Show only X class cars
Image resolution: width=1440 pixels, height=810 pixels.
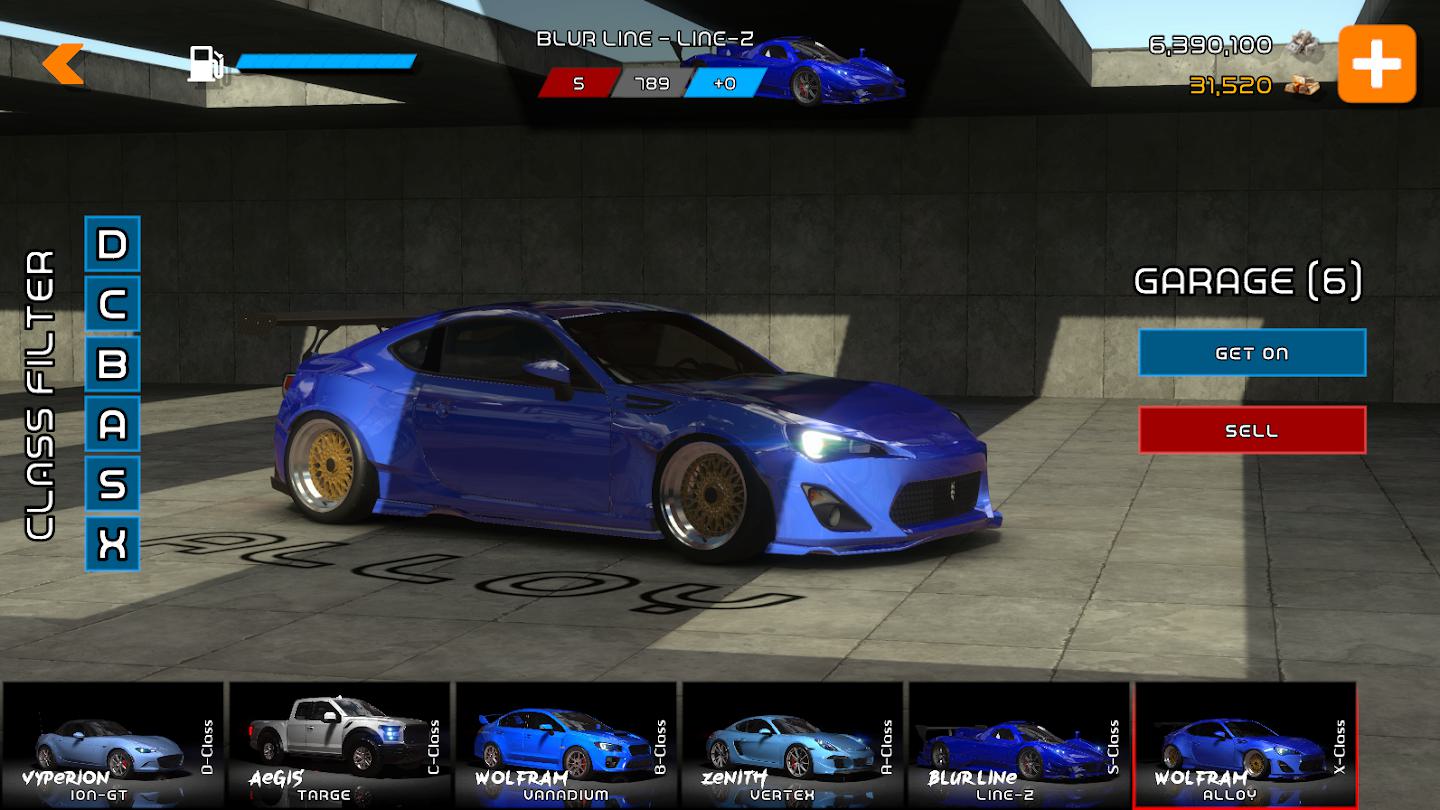(112, 544)
